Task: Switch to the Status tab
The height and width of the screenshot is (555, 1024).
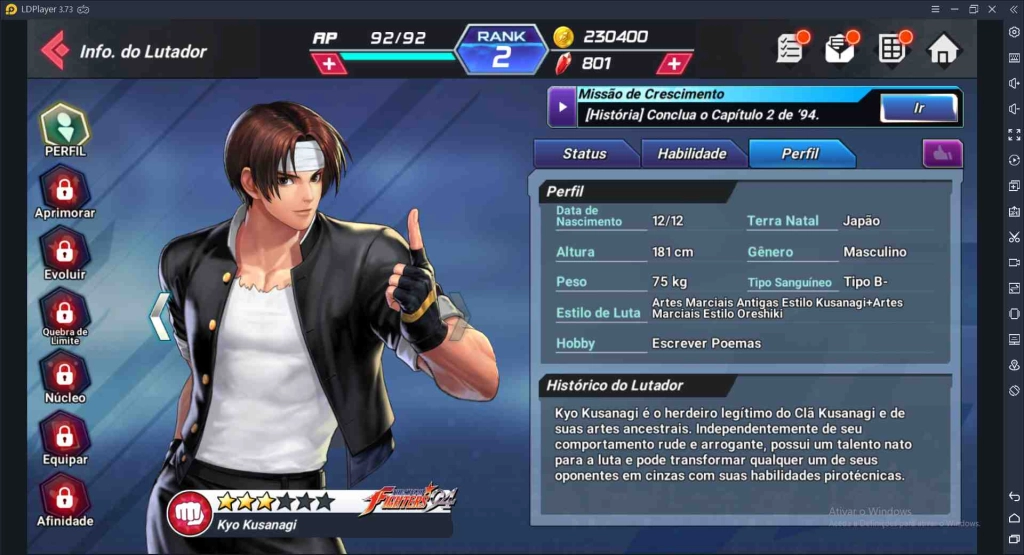Action: [584, 154]
